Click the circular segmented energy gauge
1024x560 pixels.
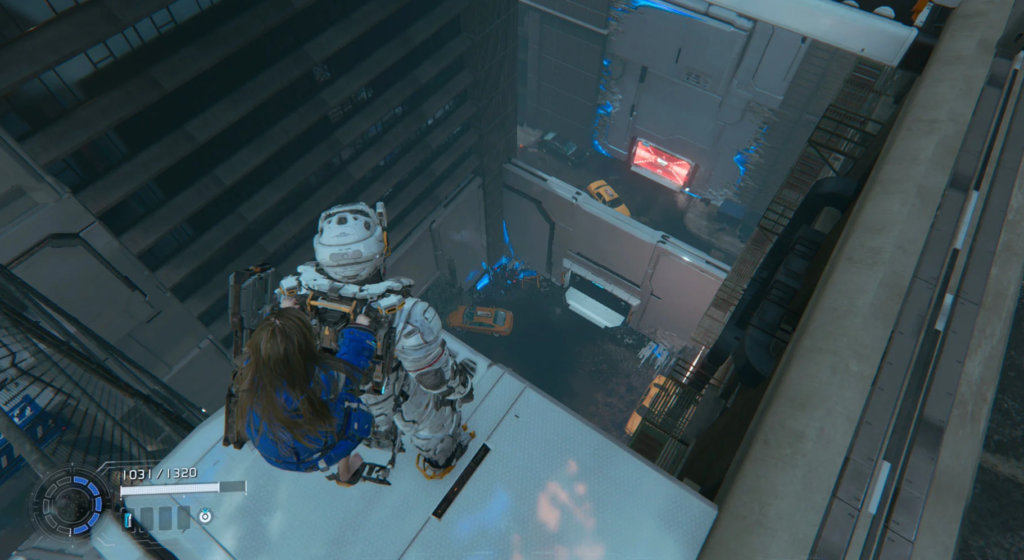click(70, 502)
